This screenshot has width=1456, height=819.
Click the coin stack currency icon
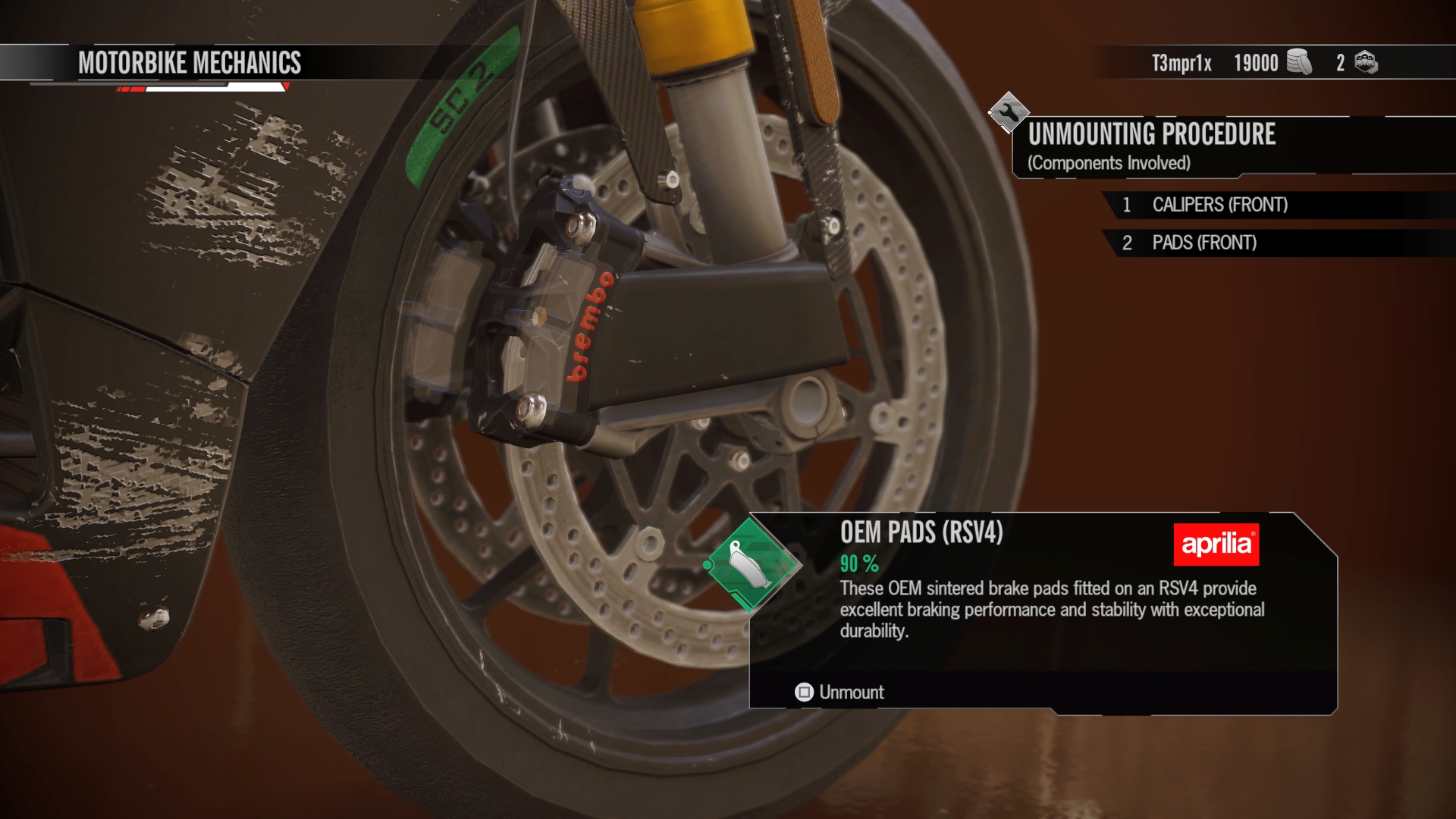coord(1298,64)
